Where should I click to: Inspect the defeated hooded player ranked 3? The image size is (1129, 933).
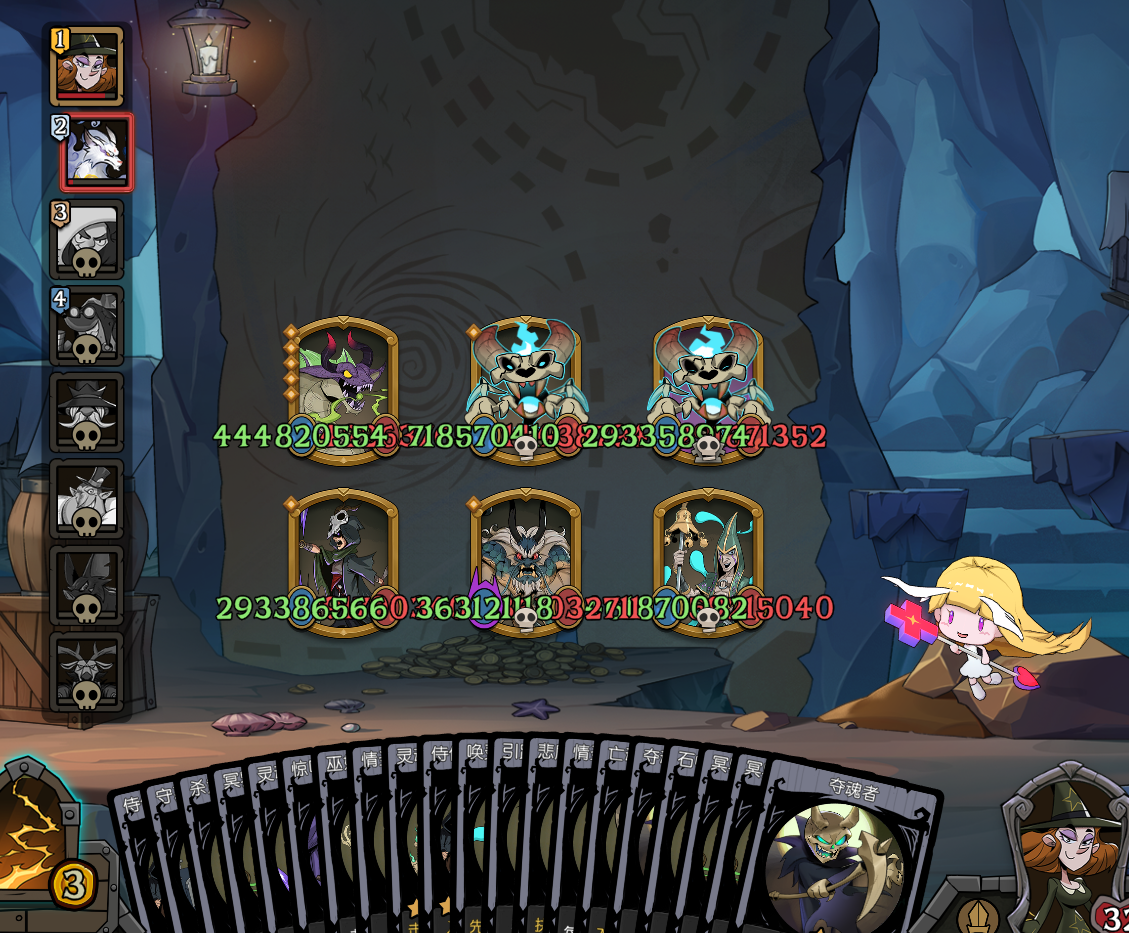pyautogui.click(x=88, y=239)
